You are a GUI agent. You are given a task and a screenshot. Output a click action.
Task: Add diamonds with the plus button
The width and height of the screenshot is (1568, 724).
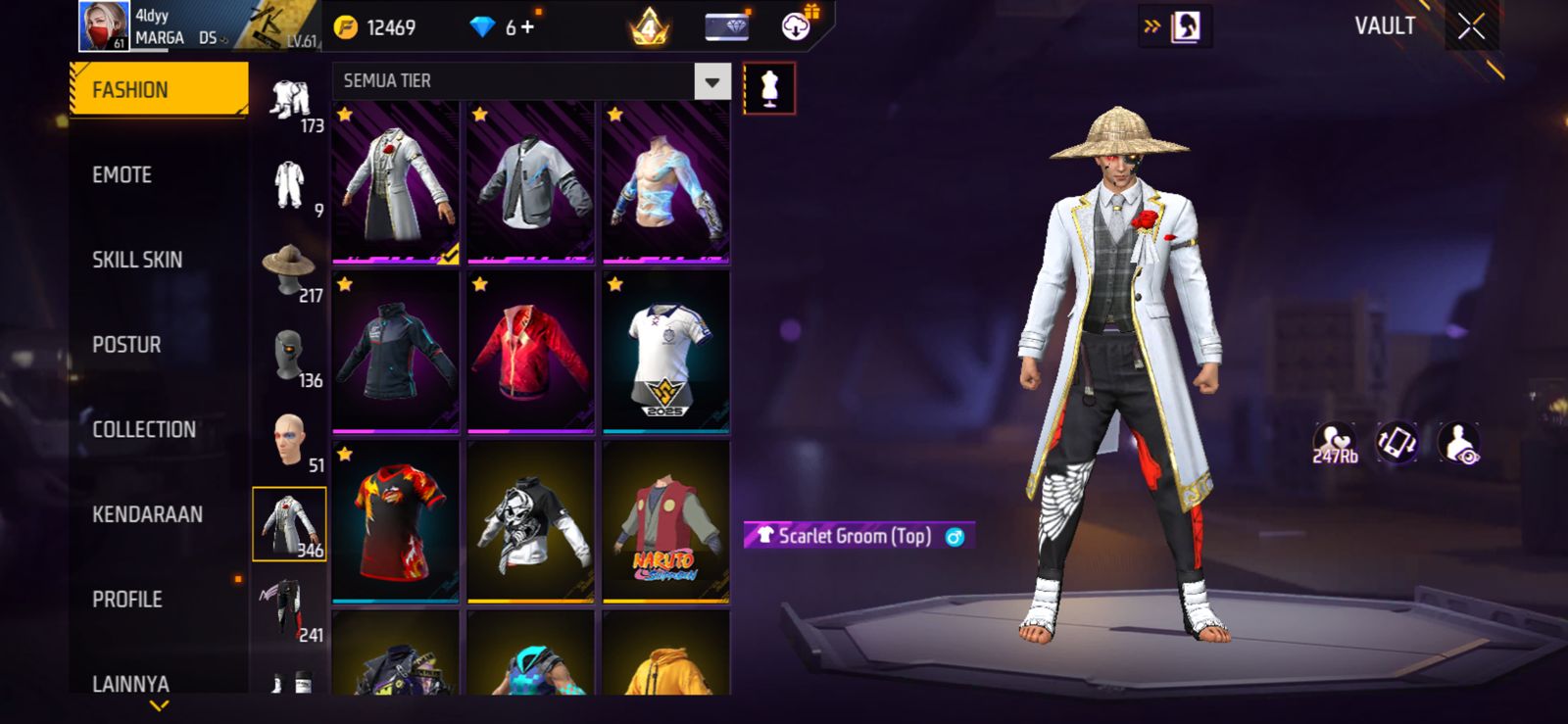point(527,27)
